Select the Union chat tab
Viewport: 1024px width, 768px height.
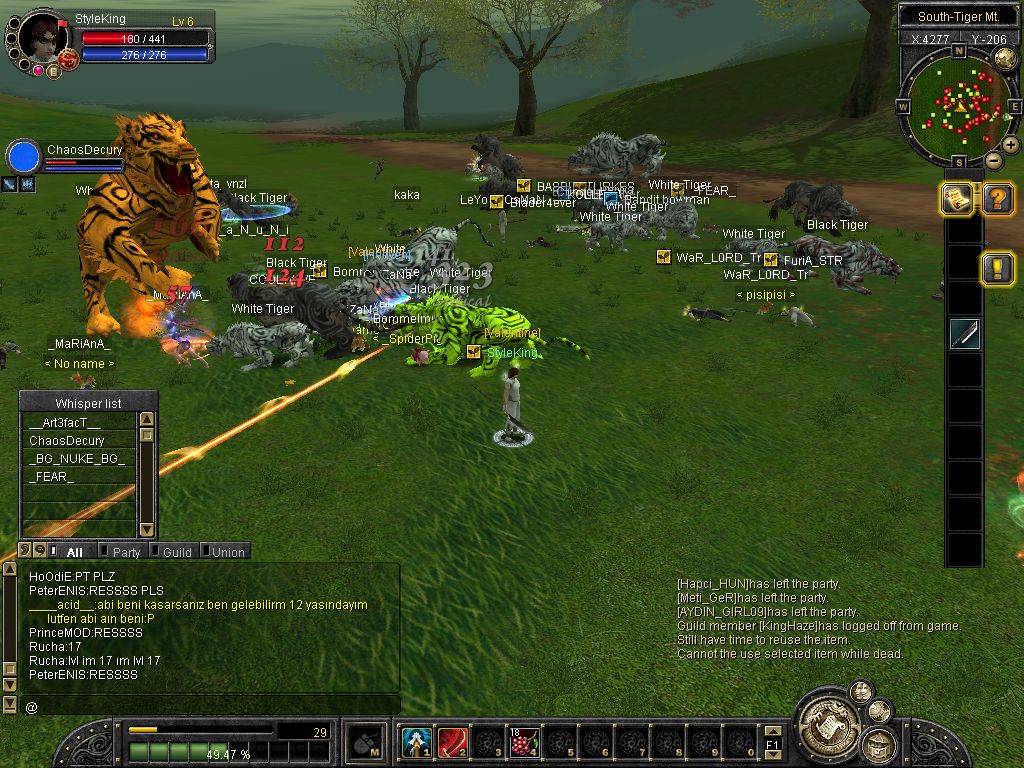click(x=227, y=552)
